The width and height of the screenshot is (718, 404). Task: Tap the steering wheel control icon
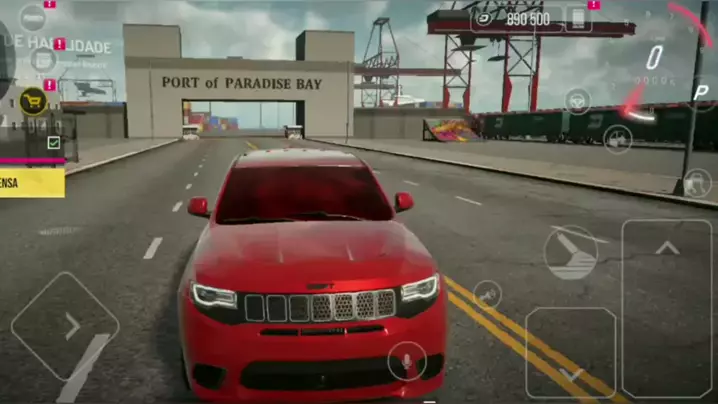click(577, 100)
